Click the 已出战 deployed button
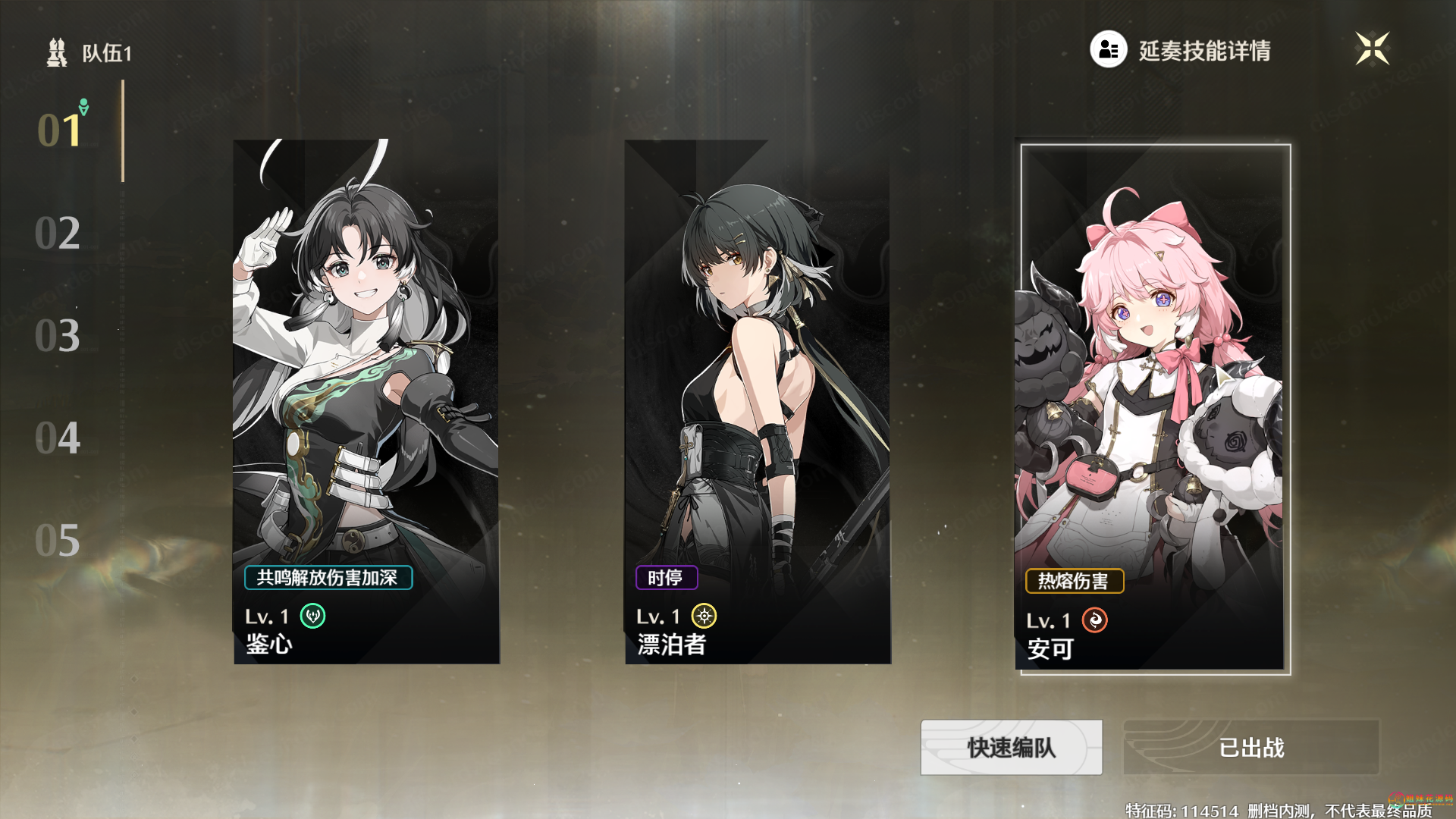The height and width of the screenshot is (819, 1456). pos(1251,748)
